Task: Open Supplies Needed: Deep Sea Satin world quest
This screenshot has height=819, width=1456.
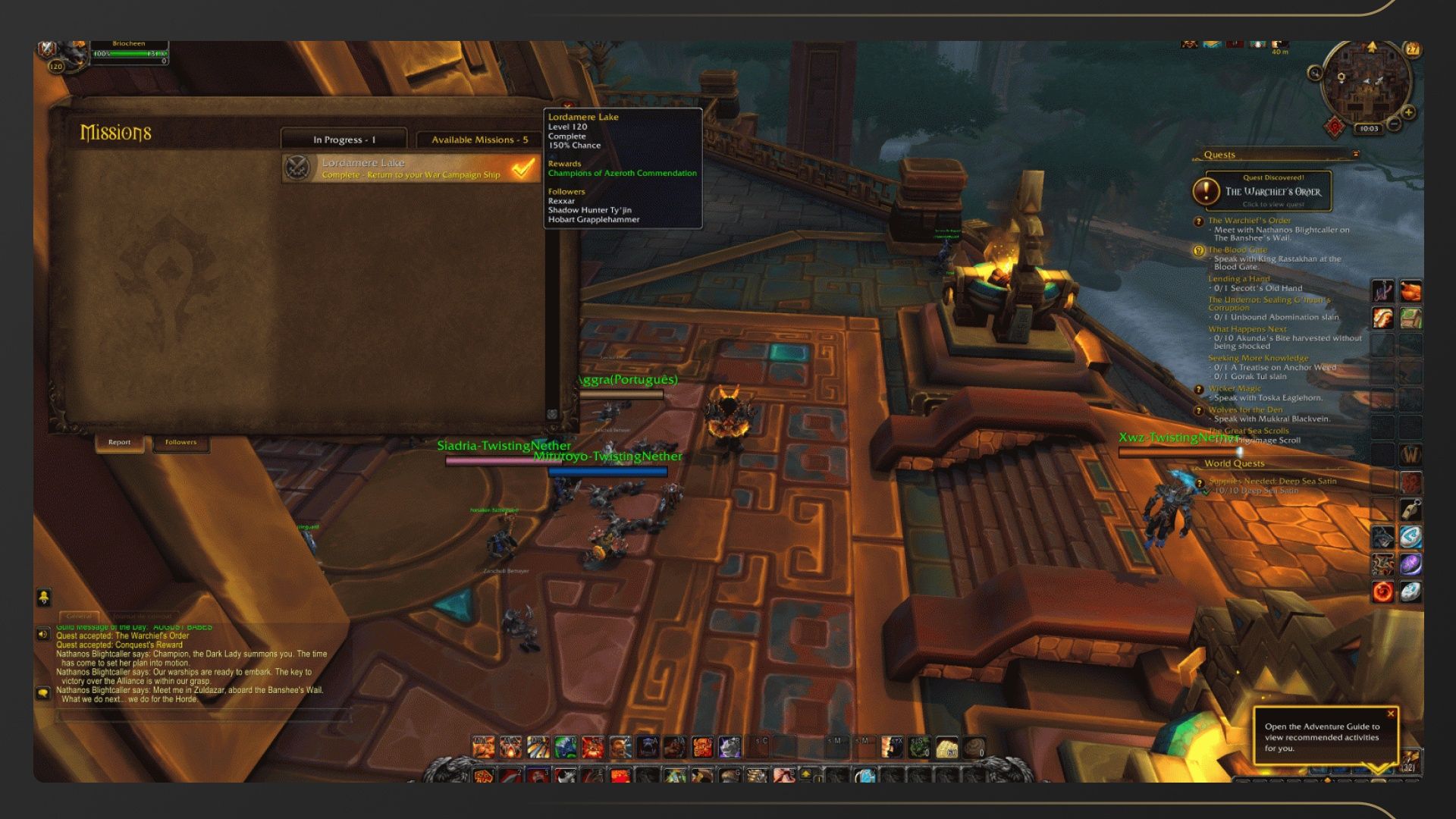Action: click(x=1272, y=481)
